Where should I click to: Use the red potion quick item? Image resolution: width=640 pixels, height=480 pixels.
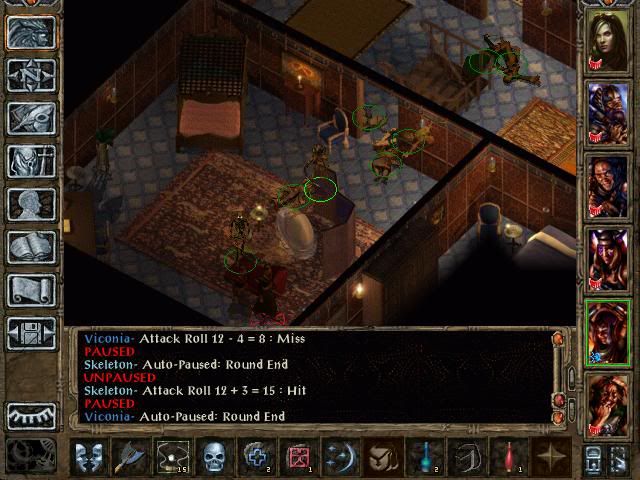[510, 457]
